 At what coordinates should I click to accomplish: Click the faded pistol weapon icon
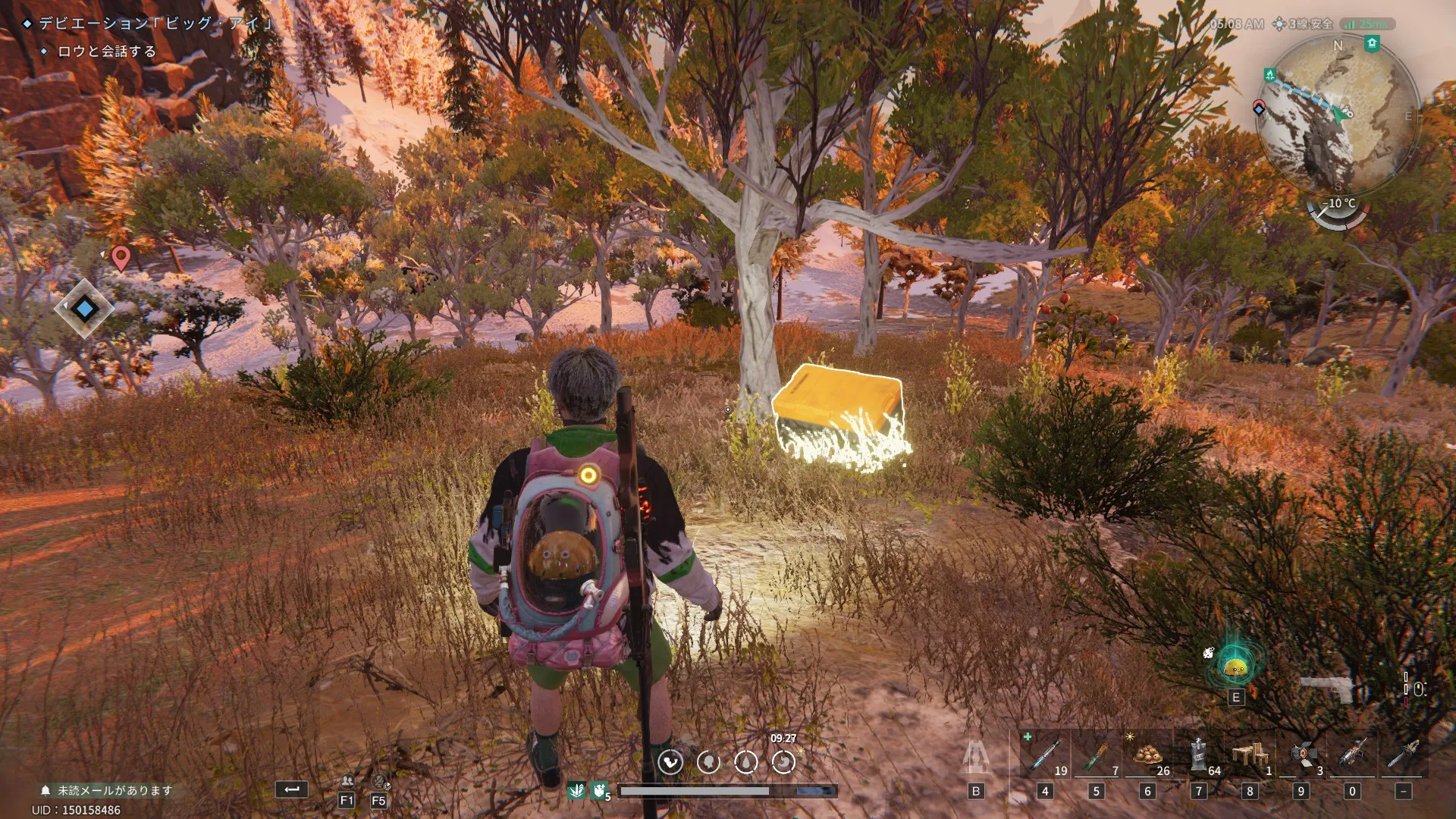[1327, 689]
